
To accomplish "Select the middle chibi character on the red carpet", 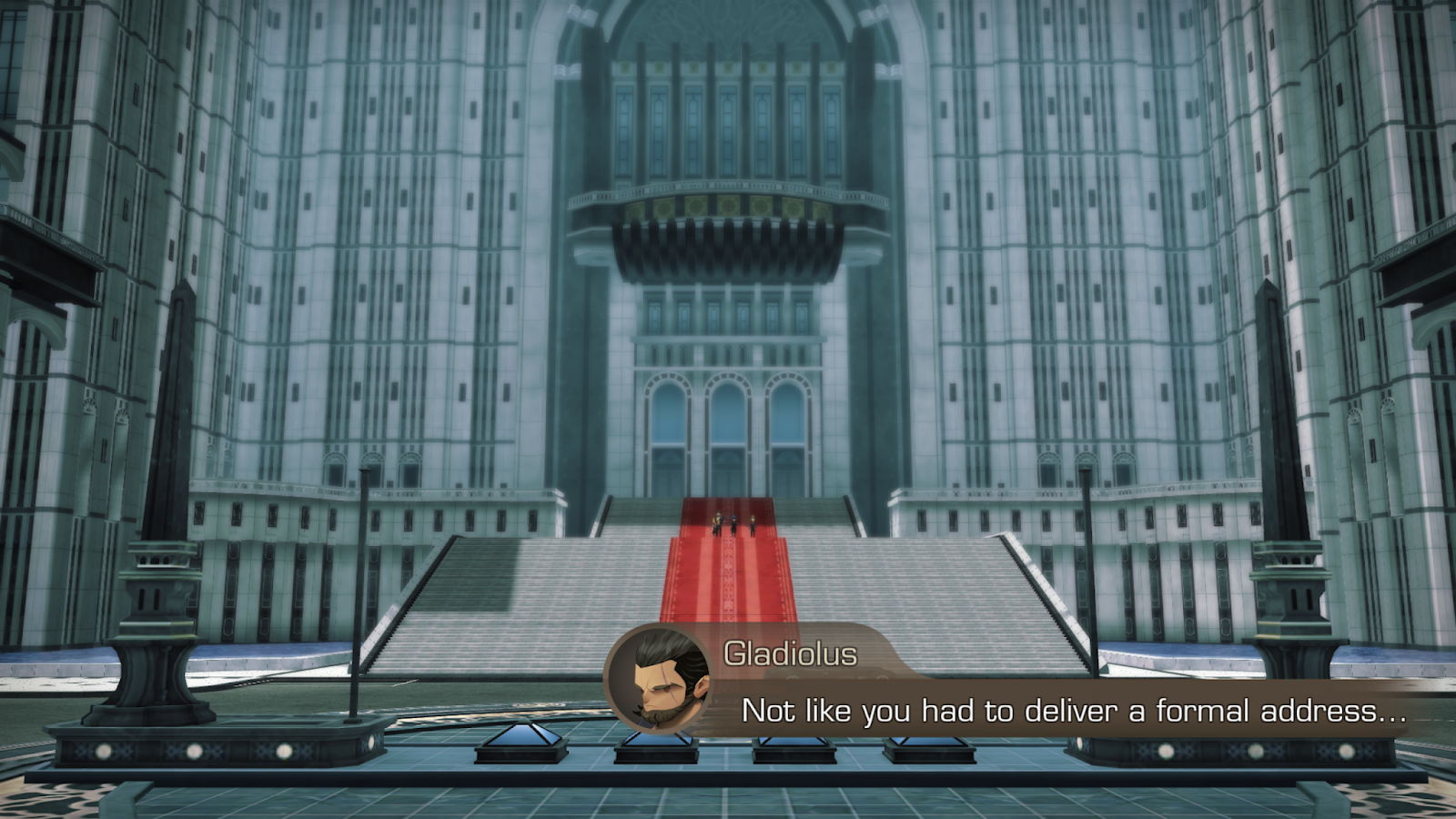I will tap(733, 523).
